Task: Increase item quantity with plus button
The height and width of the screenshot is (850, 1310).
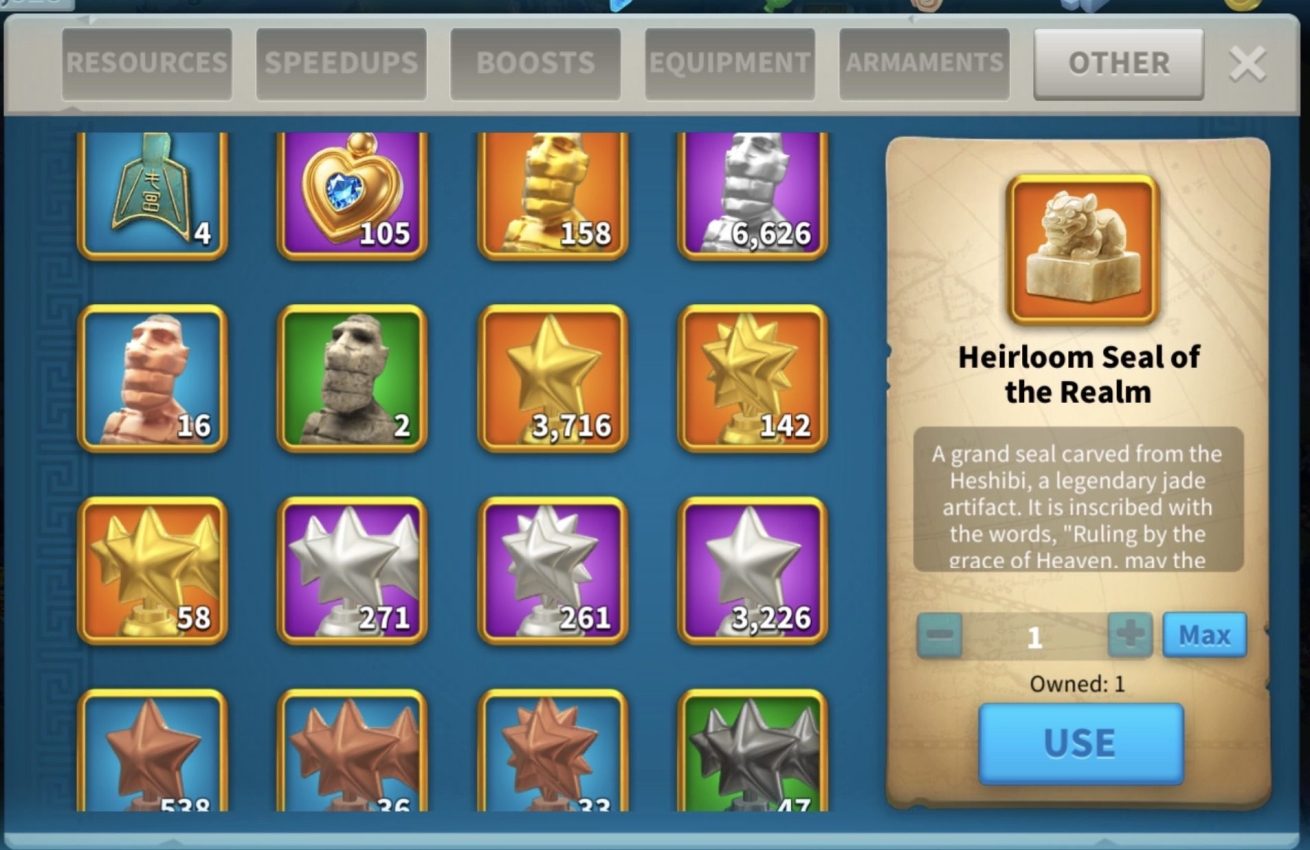Action: tap(1130, 635)
